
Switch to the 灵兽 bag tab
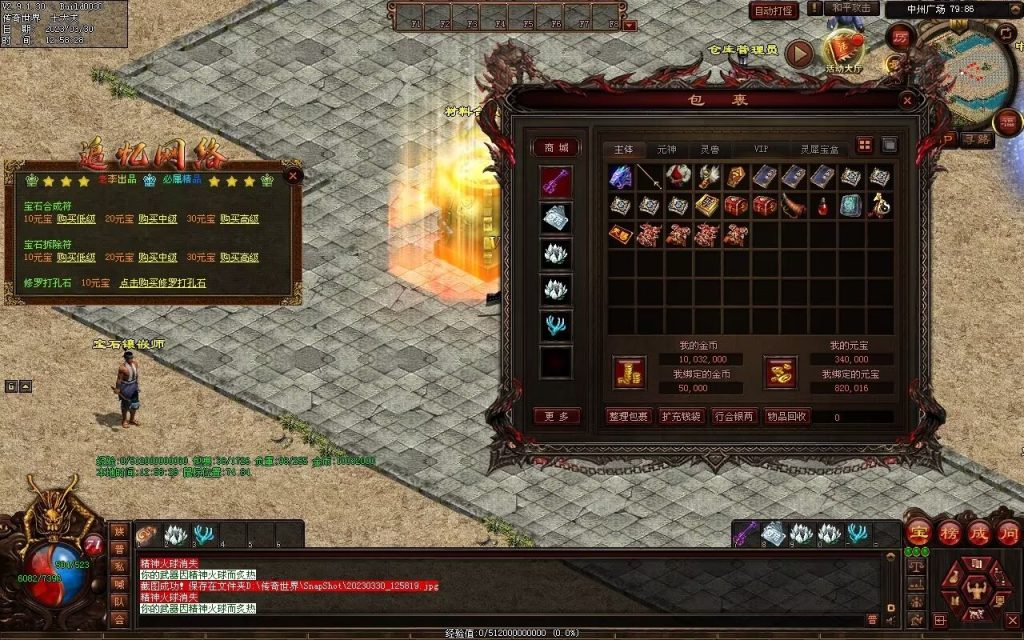pos(709,149)
